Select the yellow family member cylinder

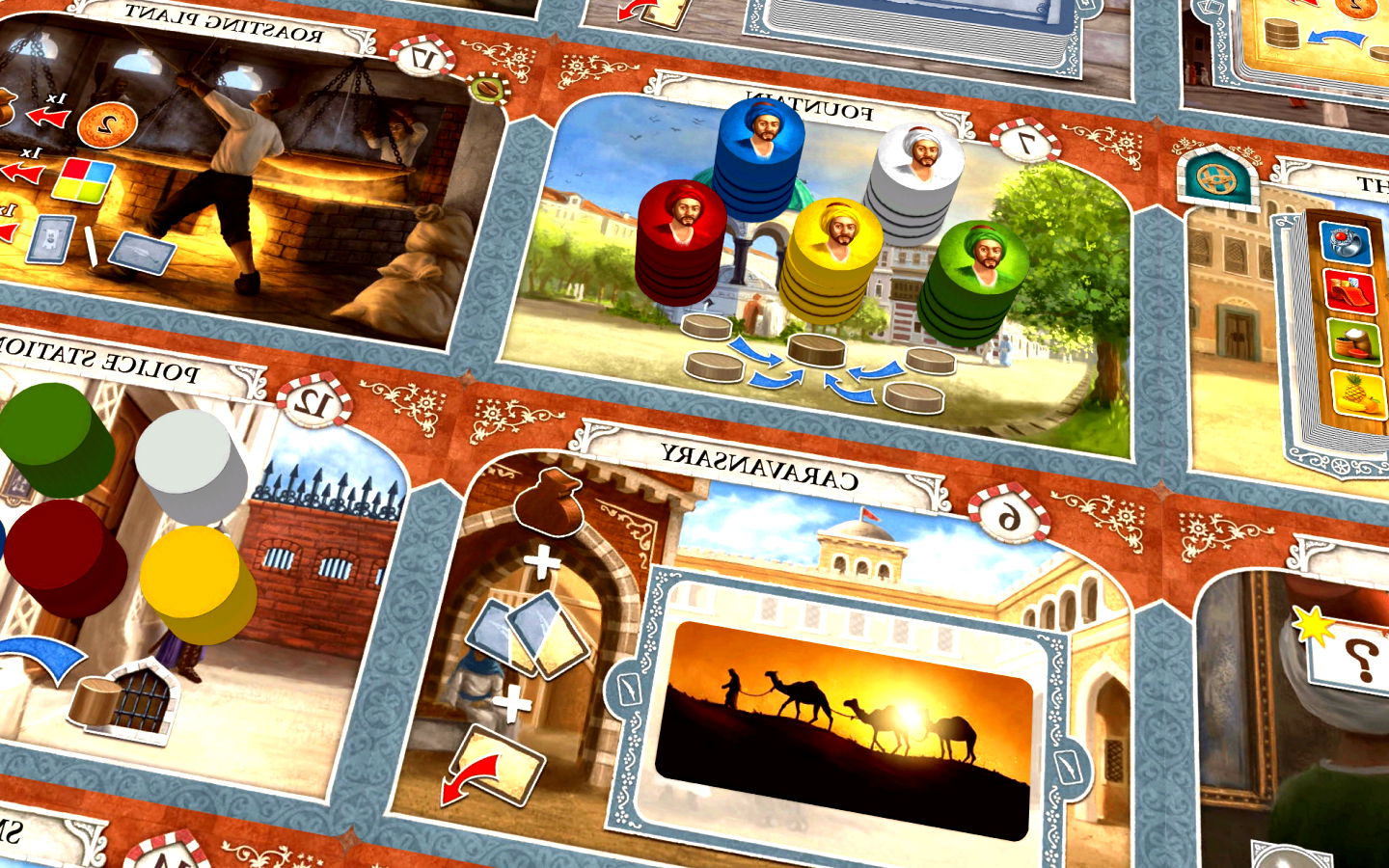[199, 583]
